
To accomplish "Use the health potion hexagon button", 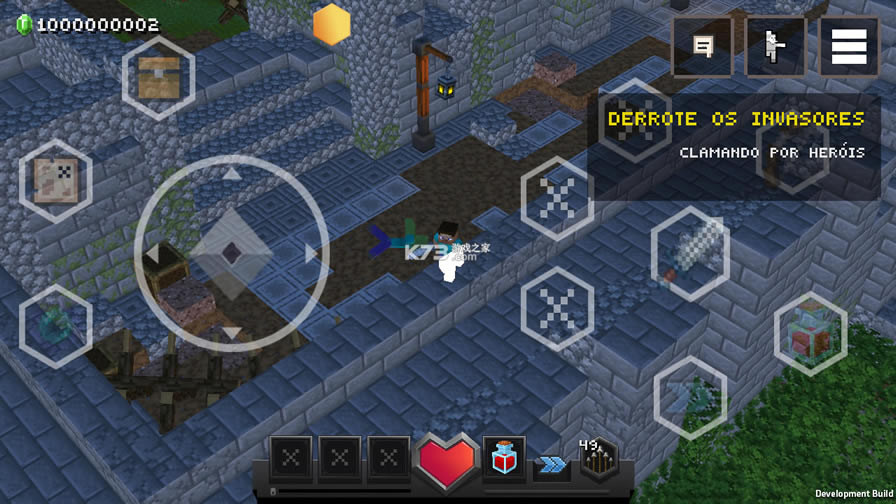I will 810,334.
